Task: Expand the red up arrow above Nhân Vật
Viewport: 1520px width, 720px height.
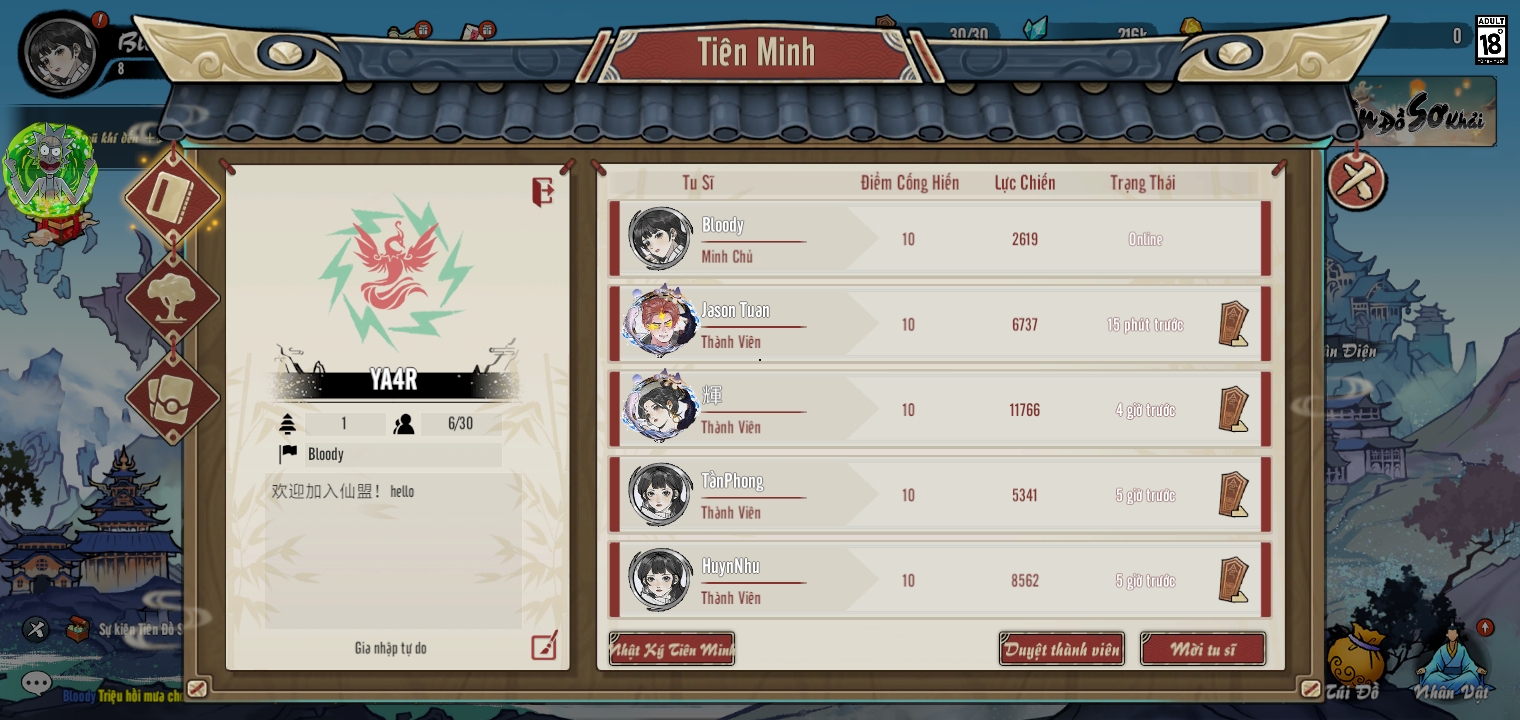Action: tap(1485, 628)
